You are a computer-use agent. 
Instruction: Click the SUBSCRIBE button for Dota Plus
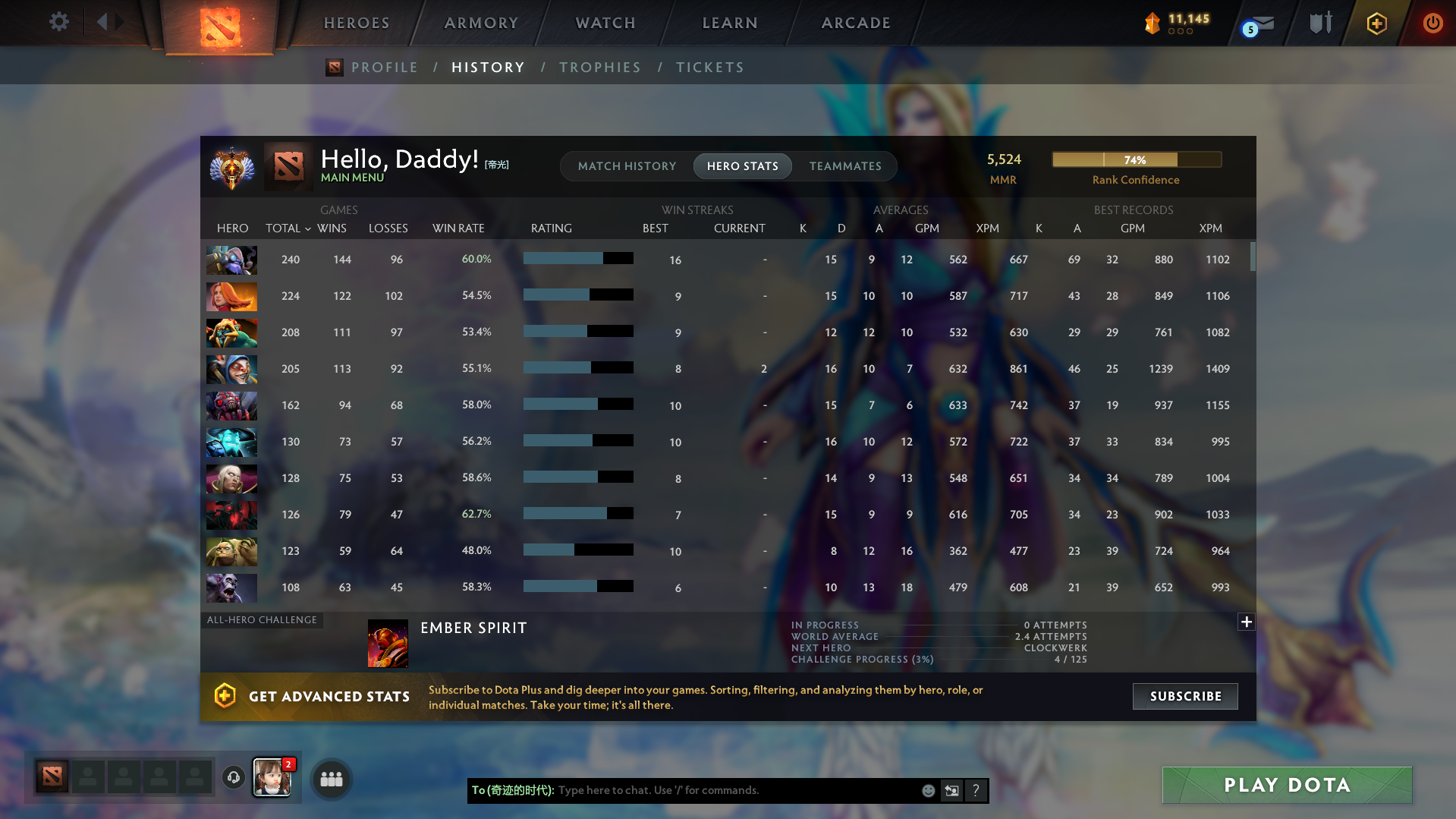pos(1184,696)
